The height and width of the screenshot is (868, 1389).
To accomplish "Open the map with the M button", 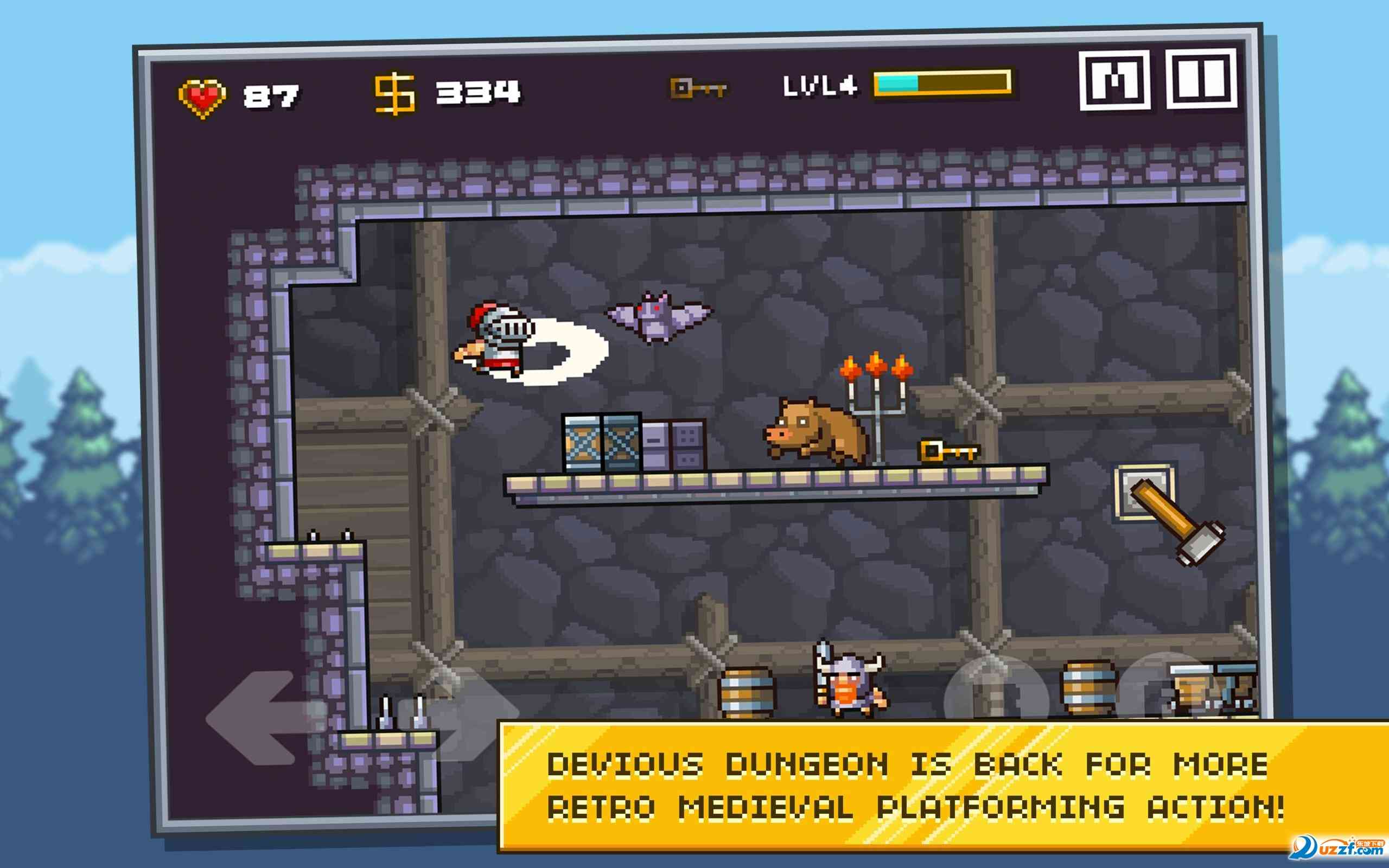I will [x=1114, y=80].
